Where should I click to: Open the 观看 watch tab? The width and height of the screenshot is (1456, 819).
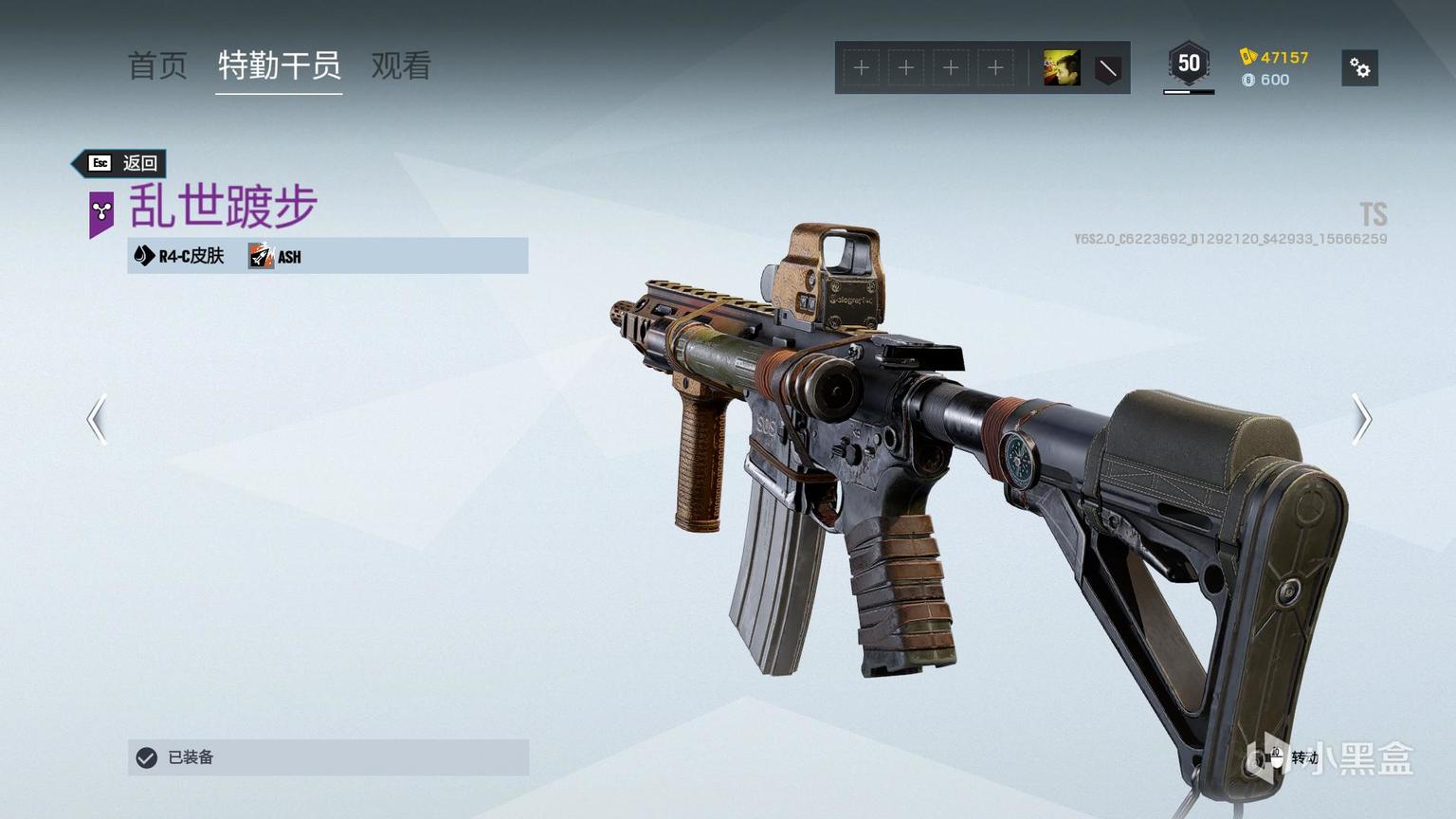[x=401, y=65]
